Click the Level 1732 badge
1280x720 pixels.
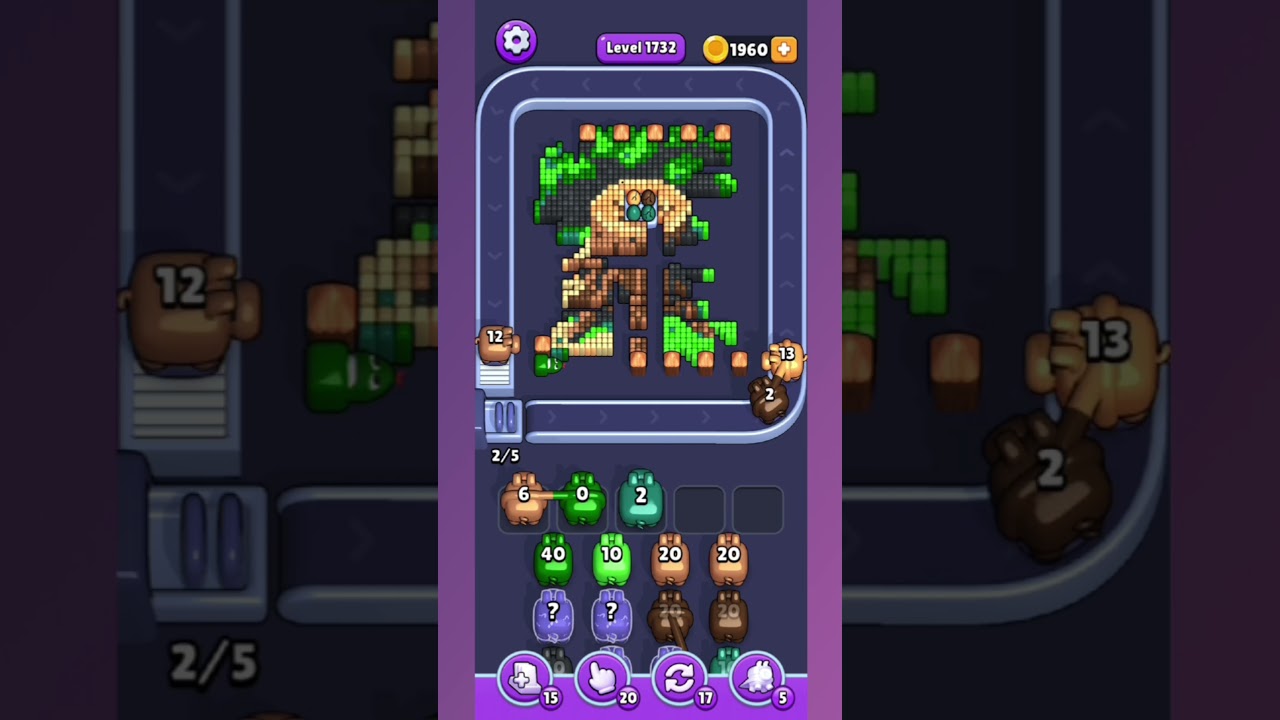click(x=640, y=47)
